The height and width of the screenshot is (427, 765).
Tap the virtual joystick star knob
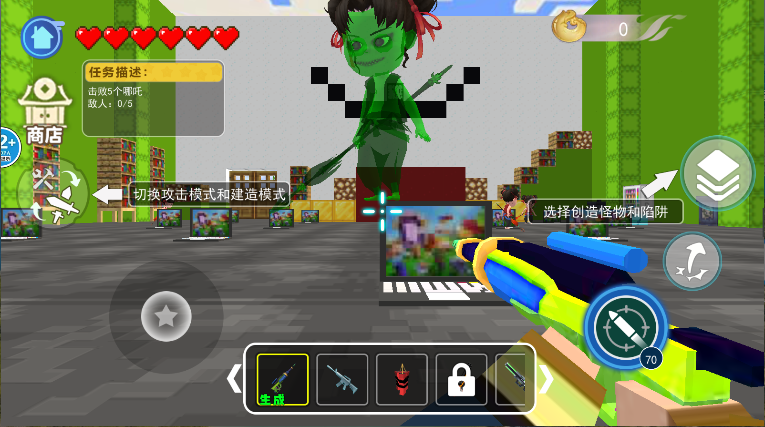click(166, 318)
